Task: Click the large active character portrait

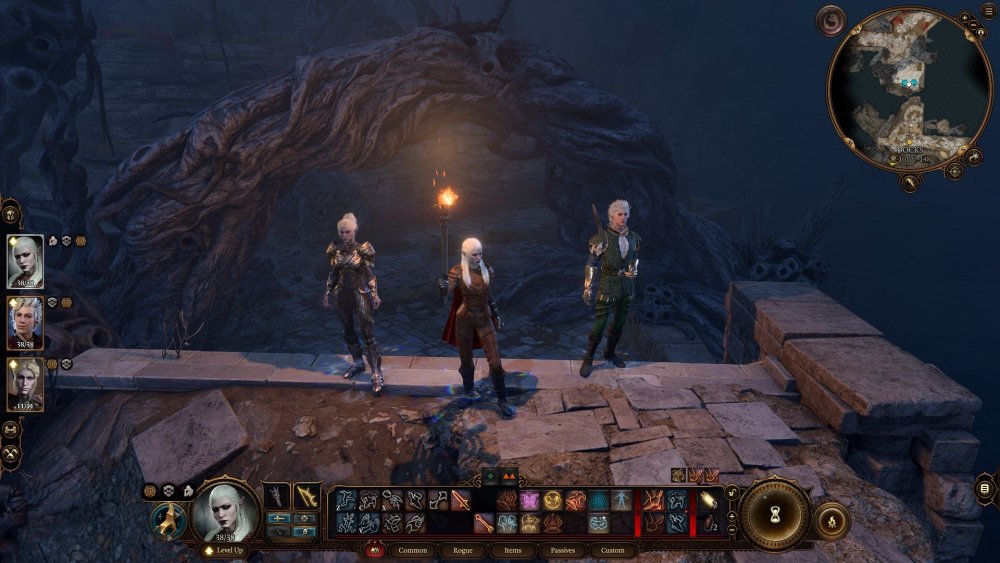Action: tap(224, 509)
